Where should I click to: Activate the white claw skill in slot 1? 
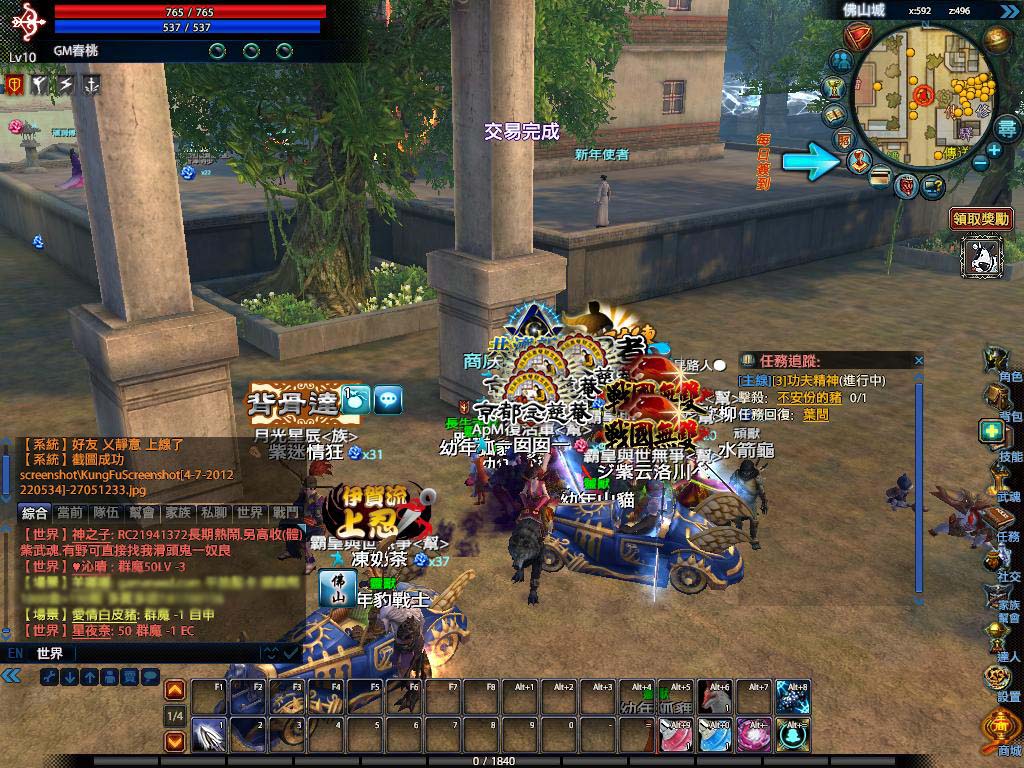(x=208, y=733)
